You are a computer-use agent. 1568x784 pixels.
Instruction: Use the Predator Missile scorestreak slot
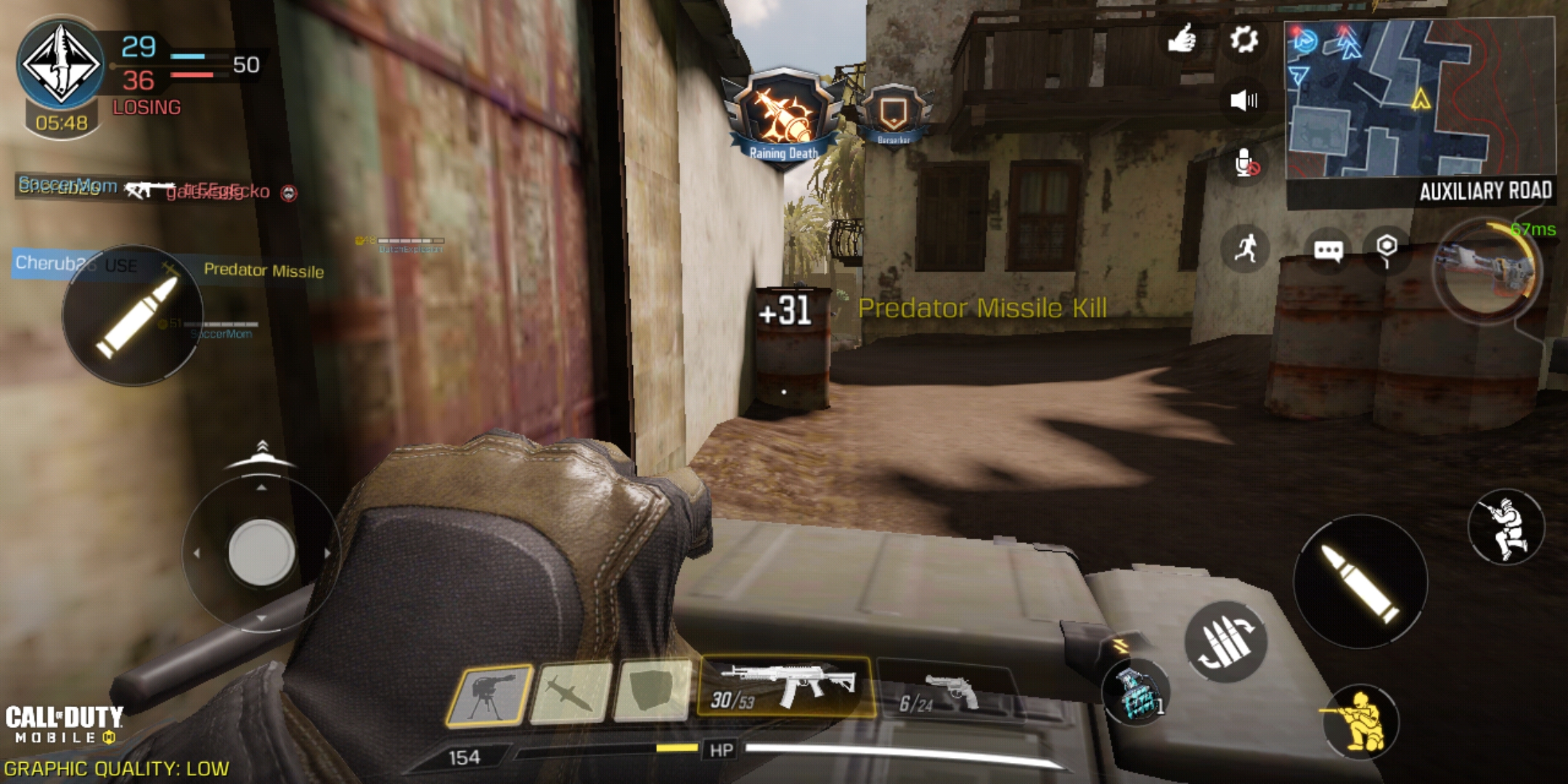pos(572,694)
